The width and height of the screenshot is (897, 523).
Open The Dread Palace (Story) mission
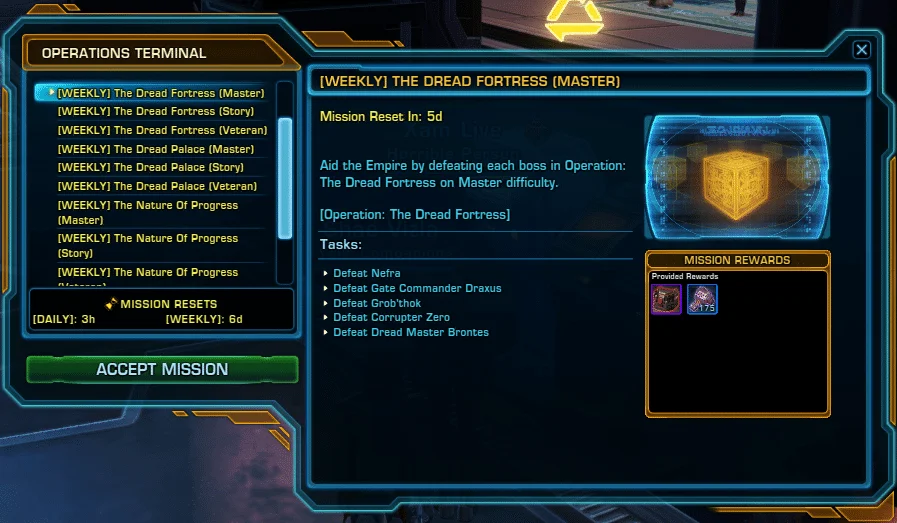pyautogui.click(x=150, y=167)
